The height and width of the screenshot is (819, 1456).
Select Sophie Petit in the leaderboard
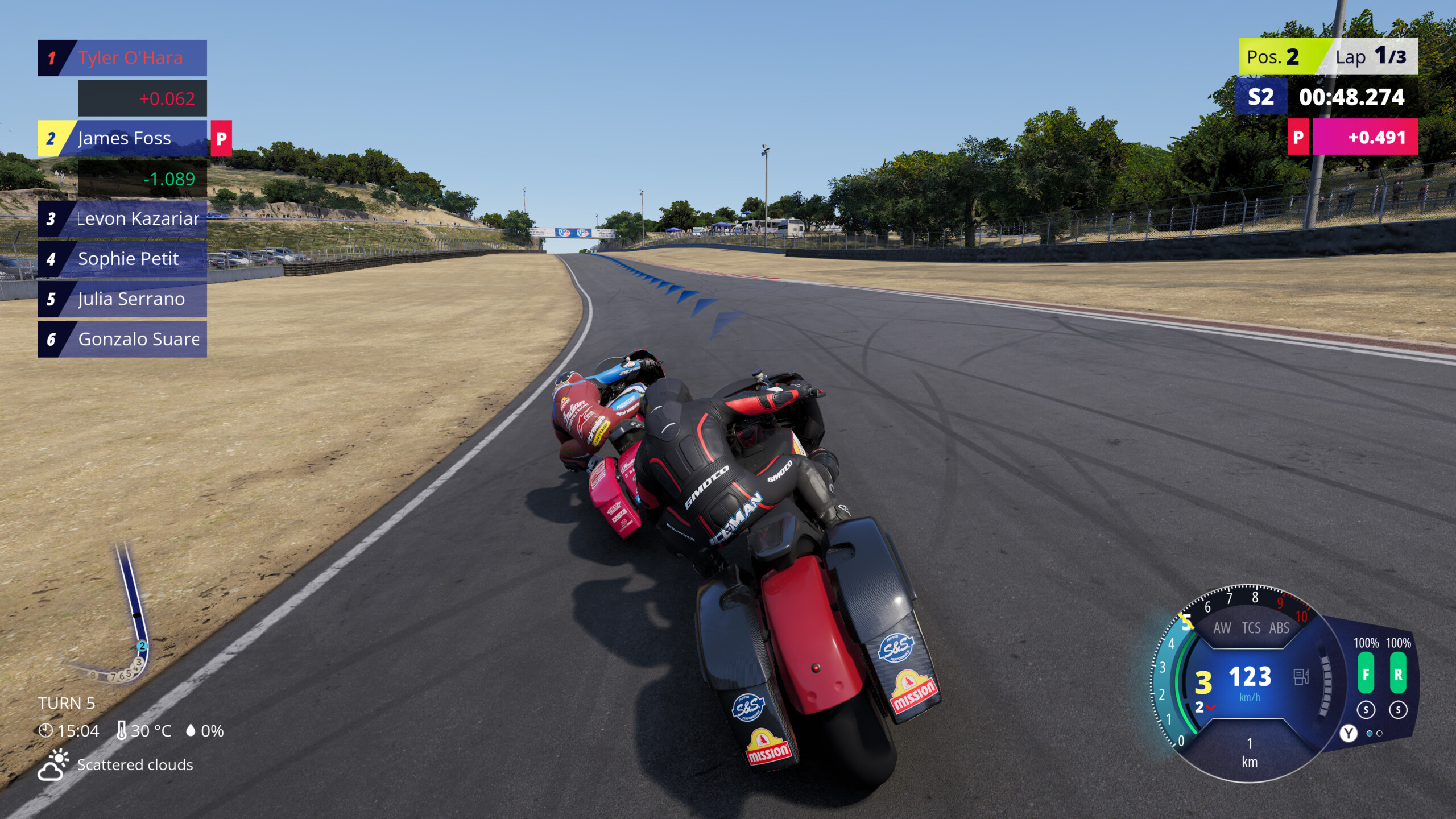coord(122,259)
